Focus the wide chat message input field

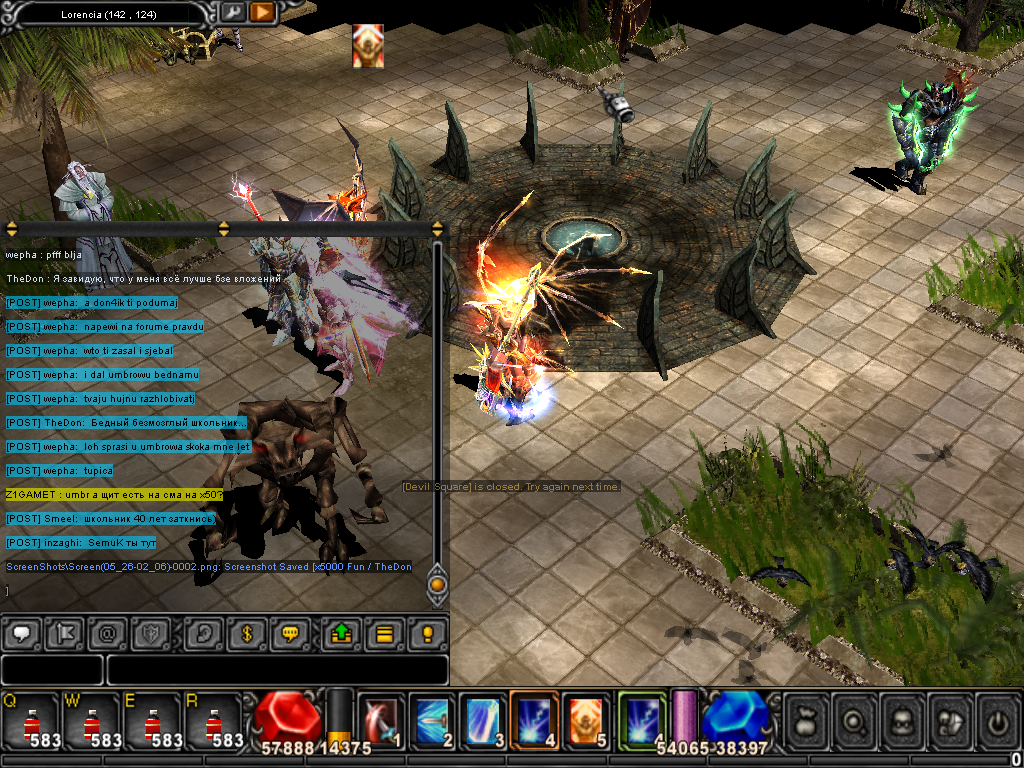click(x=277, y=669)
